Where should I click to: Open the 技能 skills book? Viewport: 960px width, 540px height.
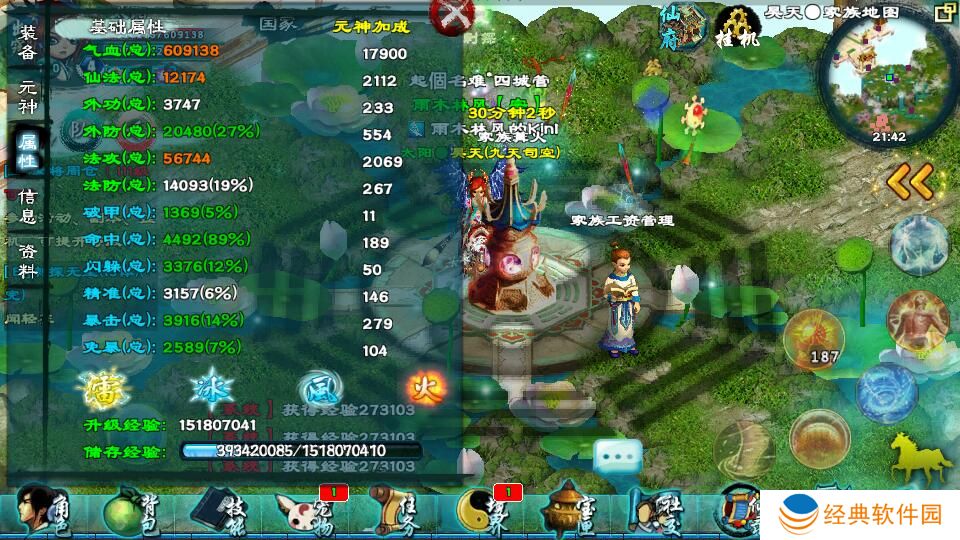click(x=219, y=510)
